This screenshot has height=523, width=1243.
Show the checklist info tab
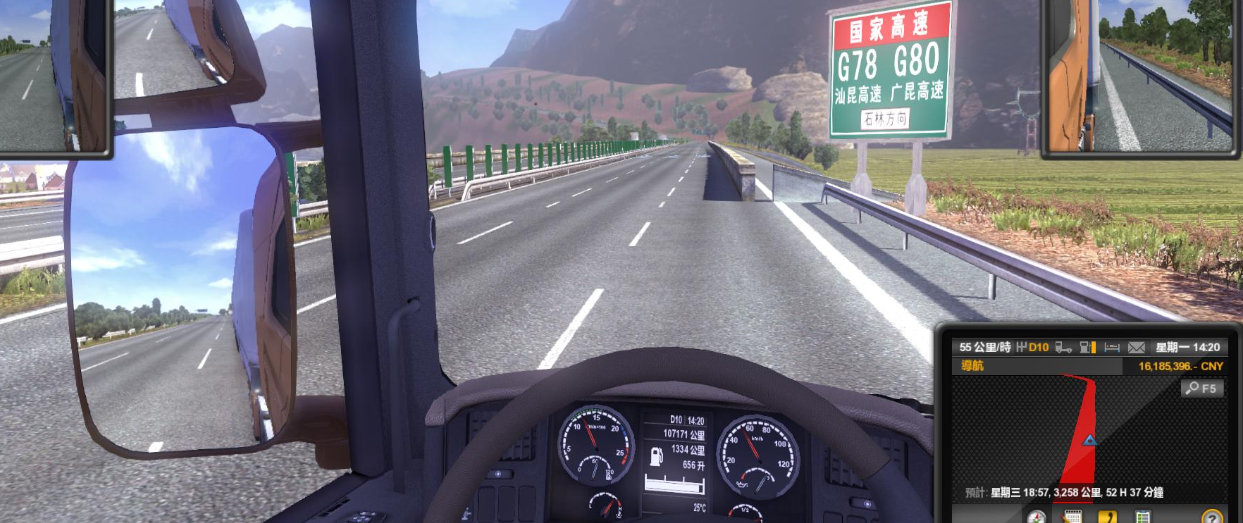click(x=1142, y=517)
